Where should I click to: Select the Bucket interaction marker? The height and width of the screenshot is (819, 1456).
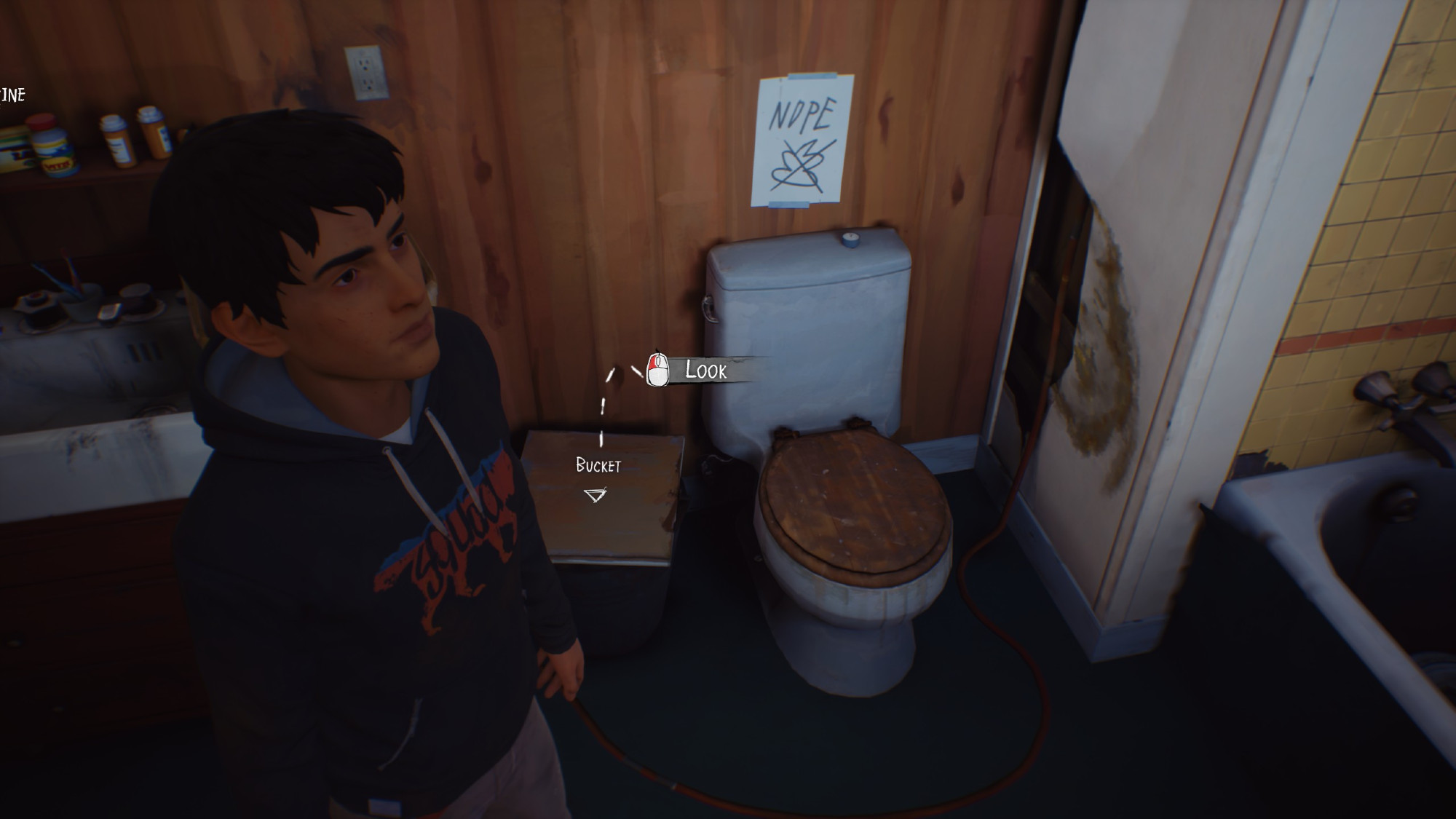tap(596, 496)
